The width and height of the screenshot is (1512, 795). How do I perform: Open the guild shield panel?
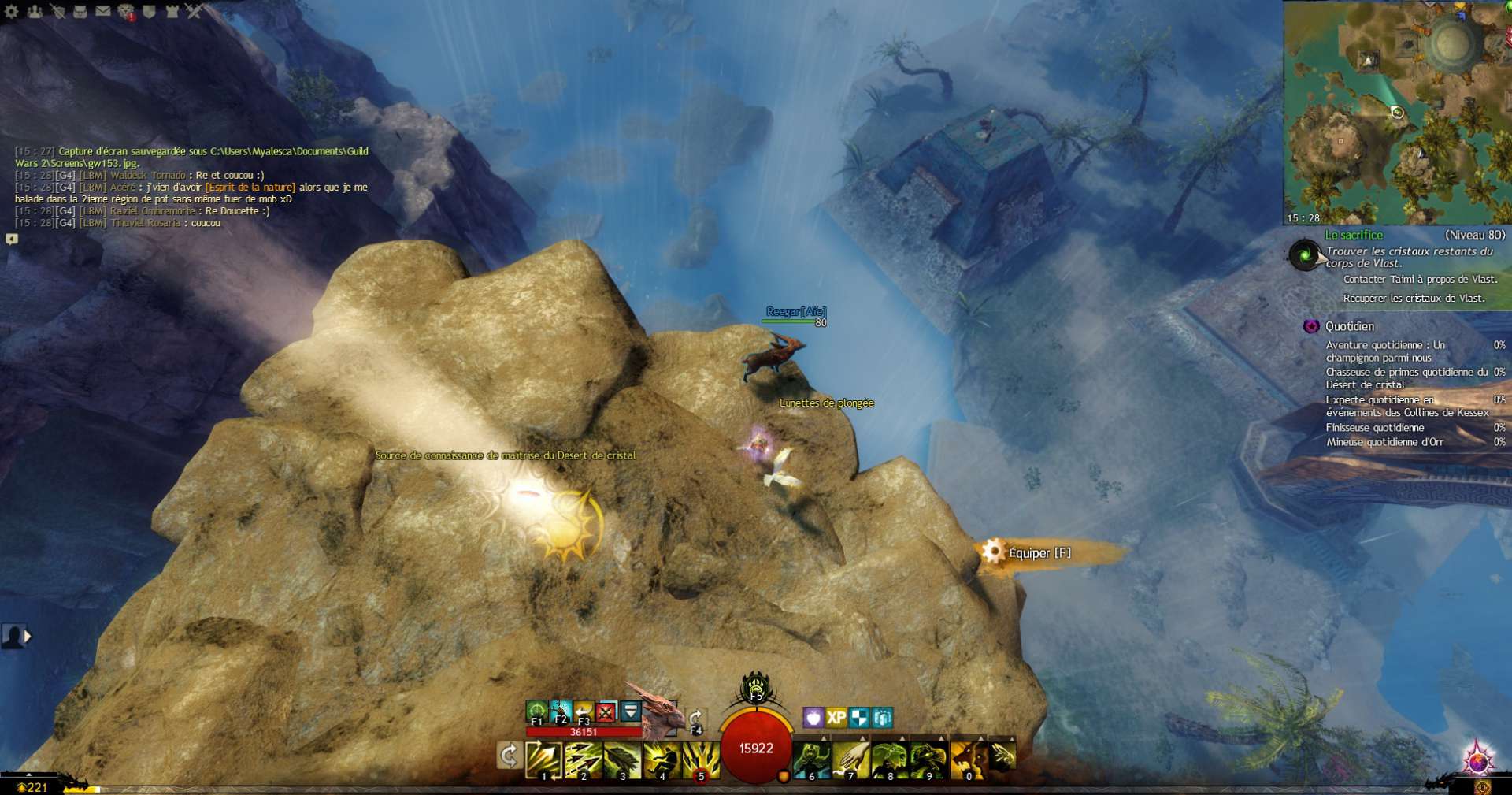pos(149,11)
